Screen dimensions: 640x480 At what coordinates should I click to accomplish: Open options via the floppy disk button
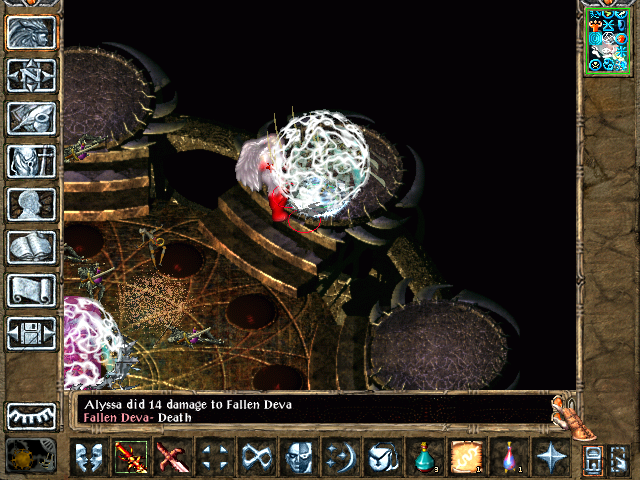tap(31, 333)
